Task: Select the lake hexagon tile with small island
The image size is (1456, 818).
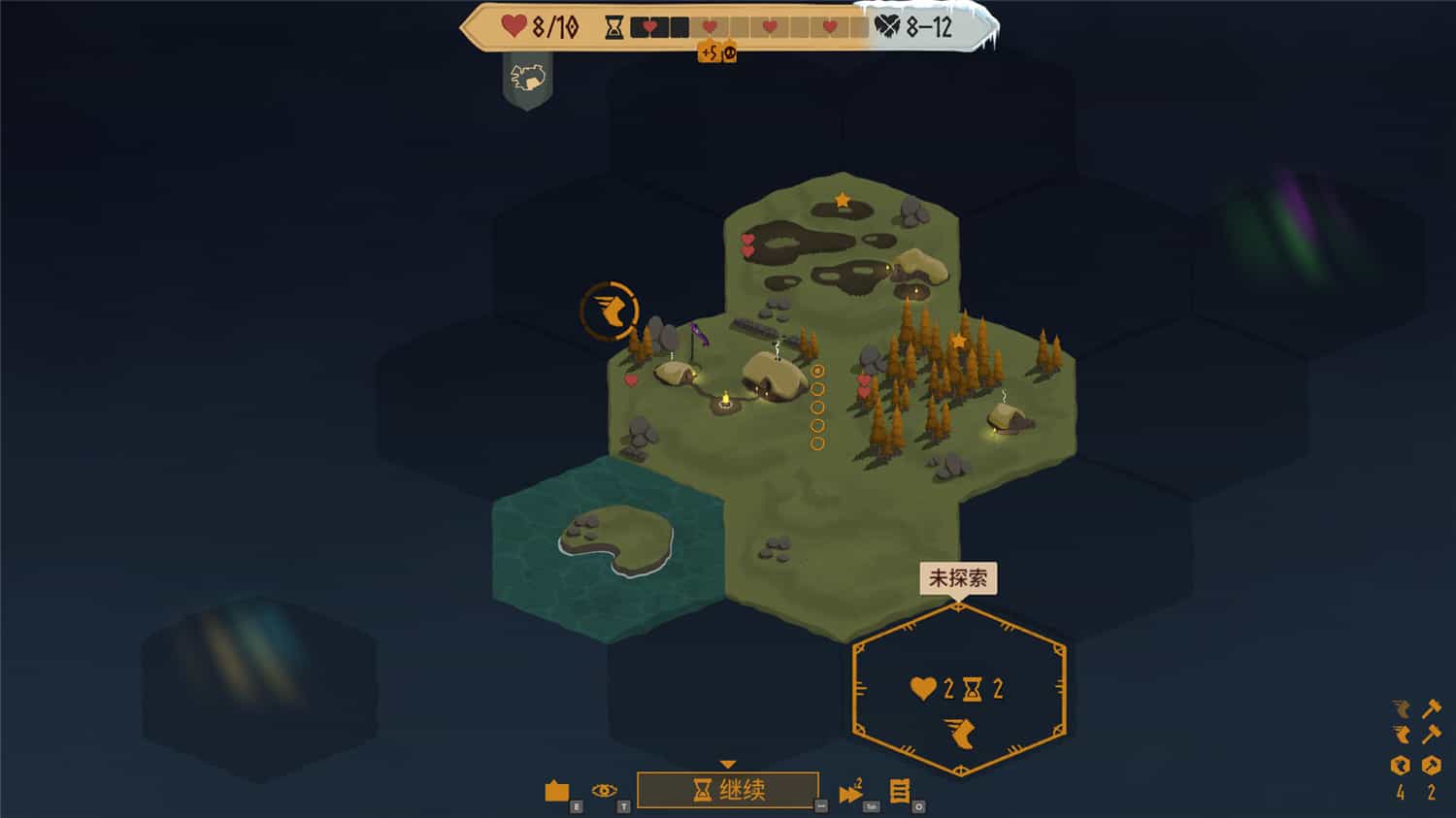Action: 607,540
